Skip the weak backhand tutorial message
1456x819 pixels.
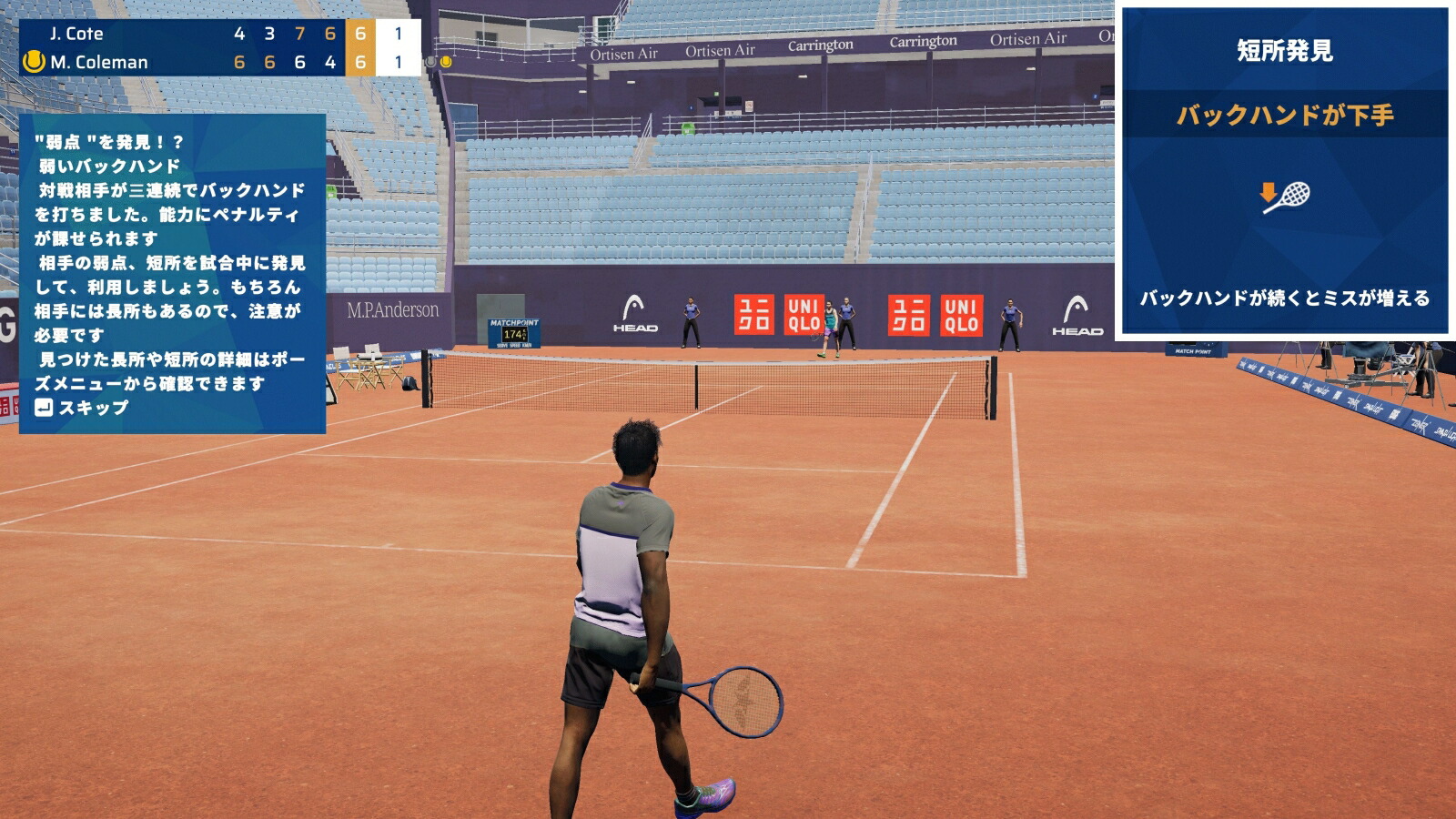click(x=82, y=408)
